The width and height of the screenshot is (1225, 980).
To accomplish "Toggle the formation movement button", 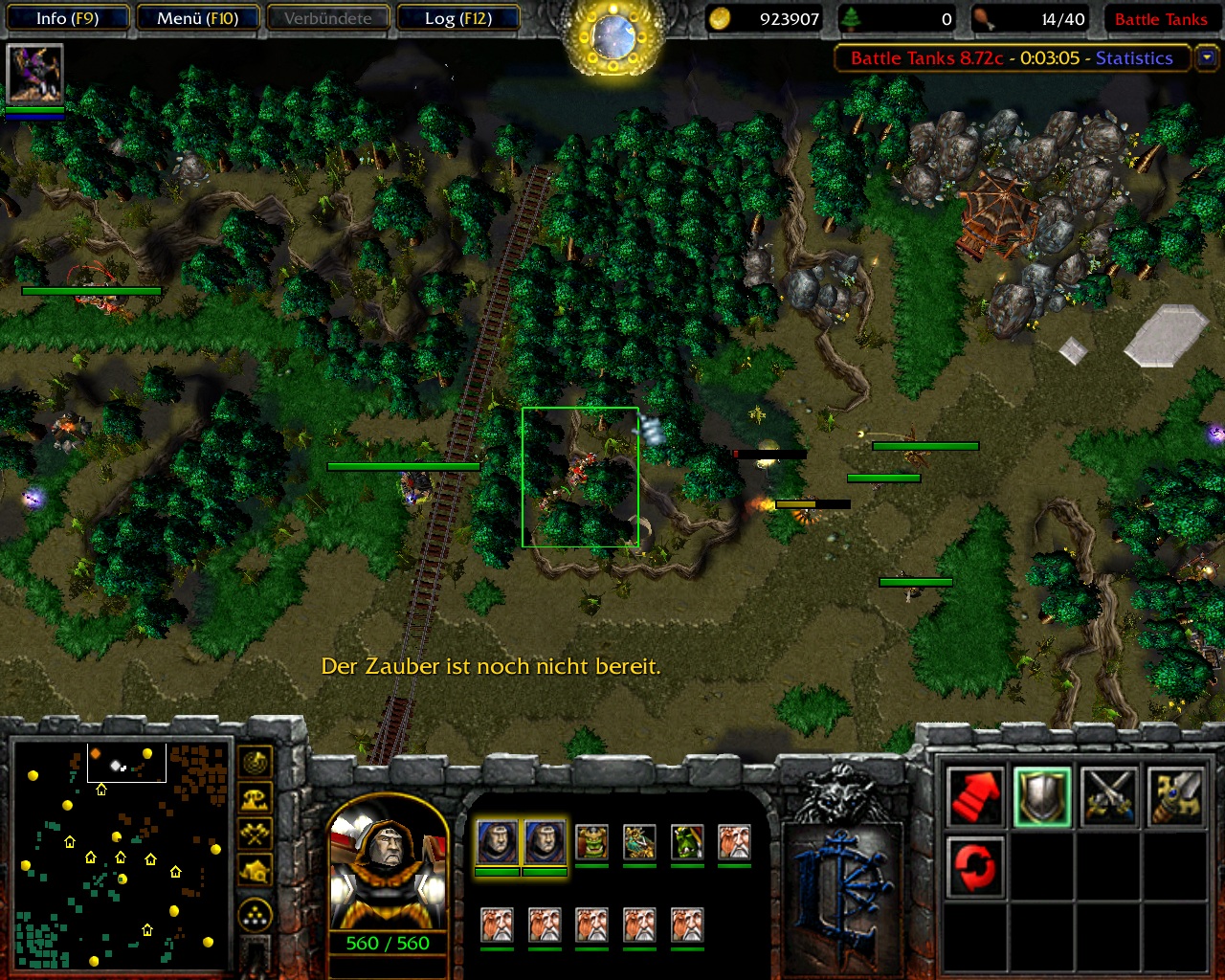I will click(255, 915).
